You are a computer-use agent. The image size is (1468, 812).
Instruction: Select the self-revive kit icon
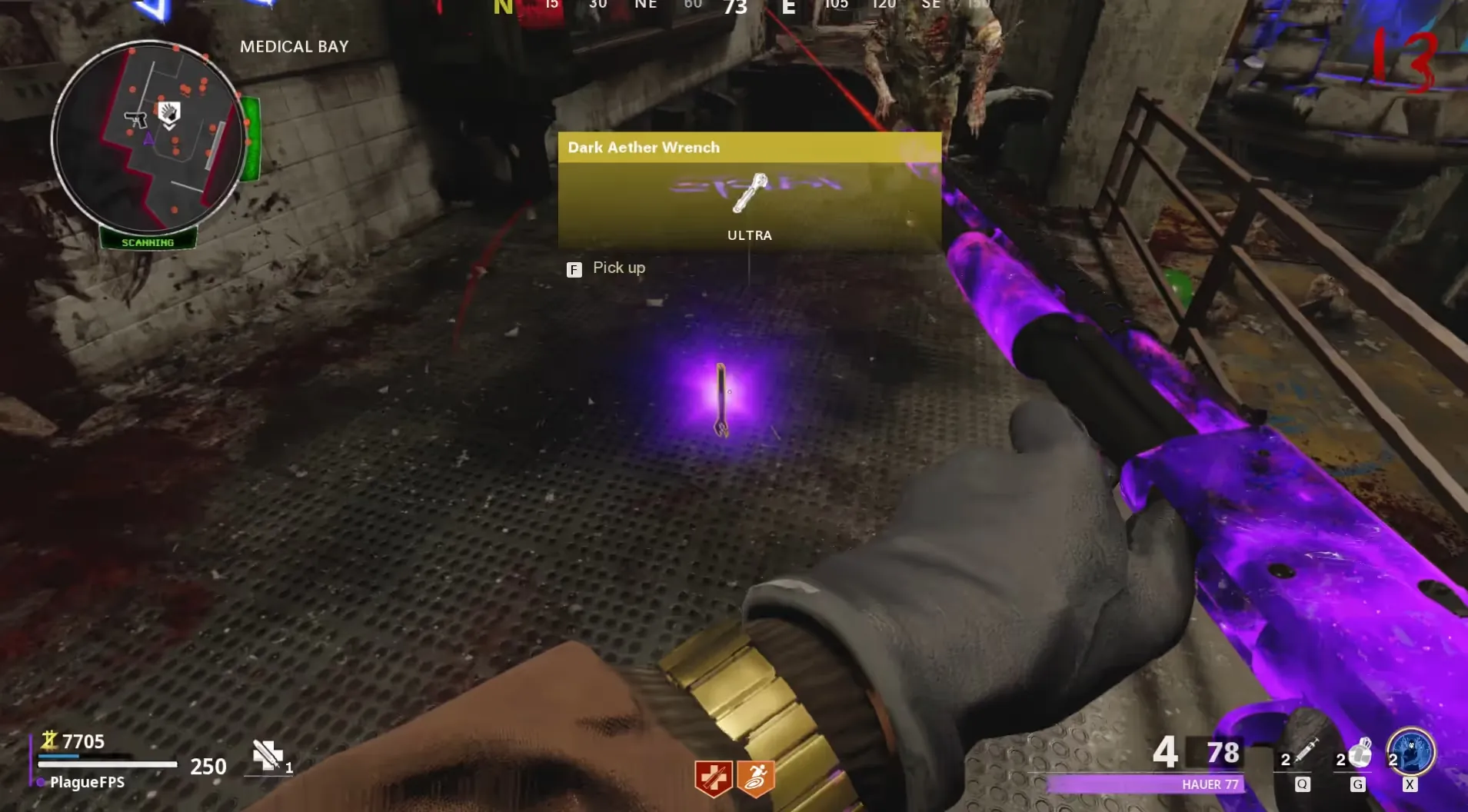pos(268,755)
